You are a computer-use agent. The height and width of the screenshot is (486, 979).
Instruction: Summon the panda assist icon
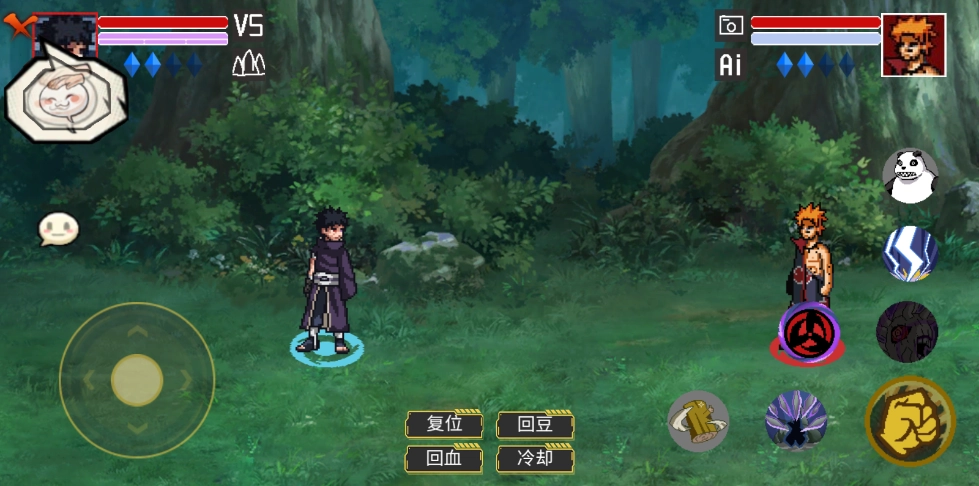click(910, 177)
